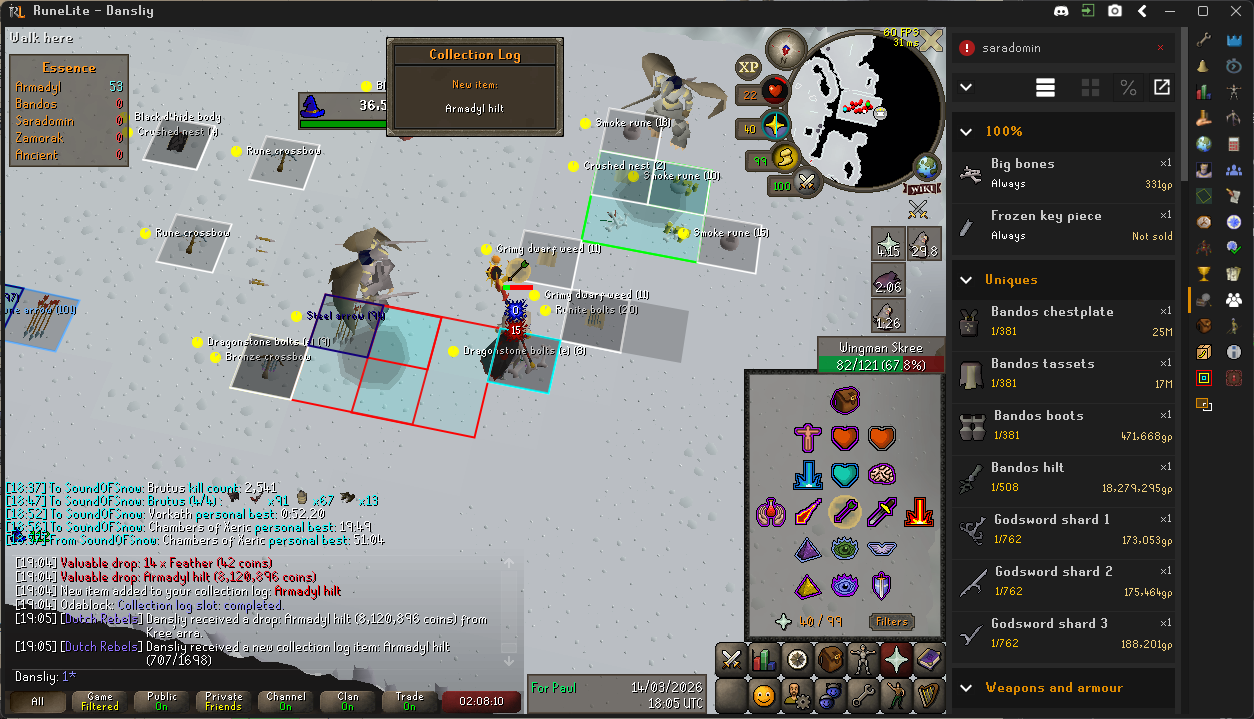Clear the saradomin search field
This screenshot has height=719, width=1254.
[1160, 48]
